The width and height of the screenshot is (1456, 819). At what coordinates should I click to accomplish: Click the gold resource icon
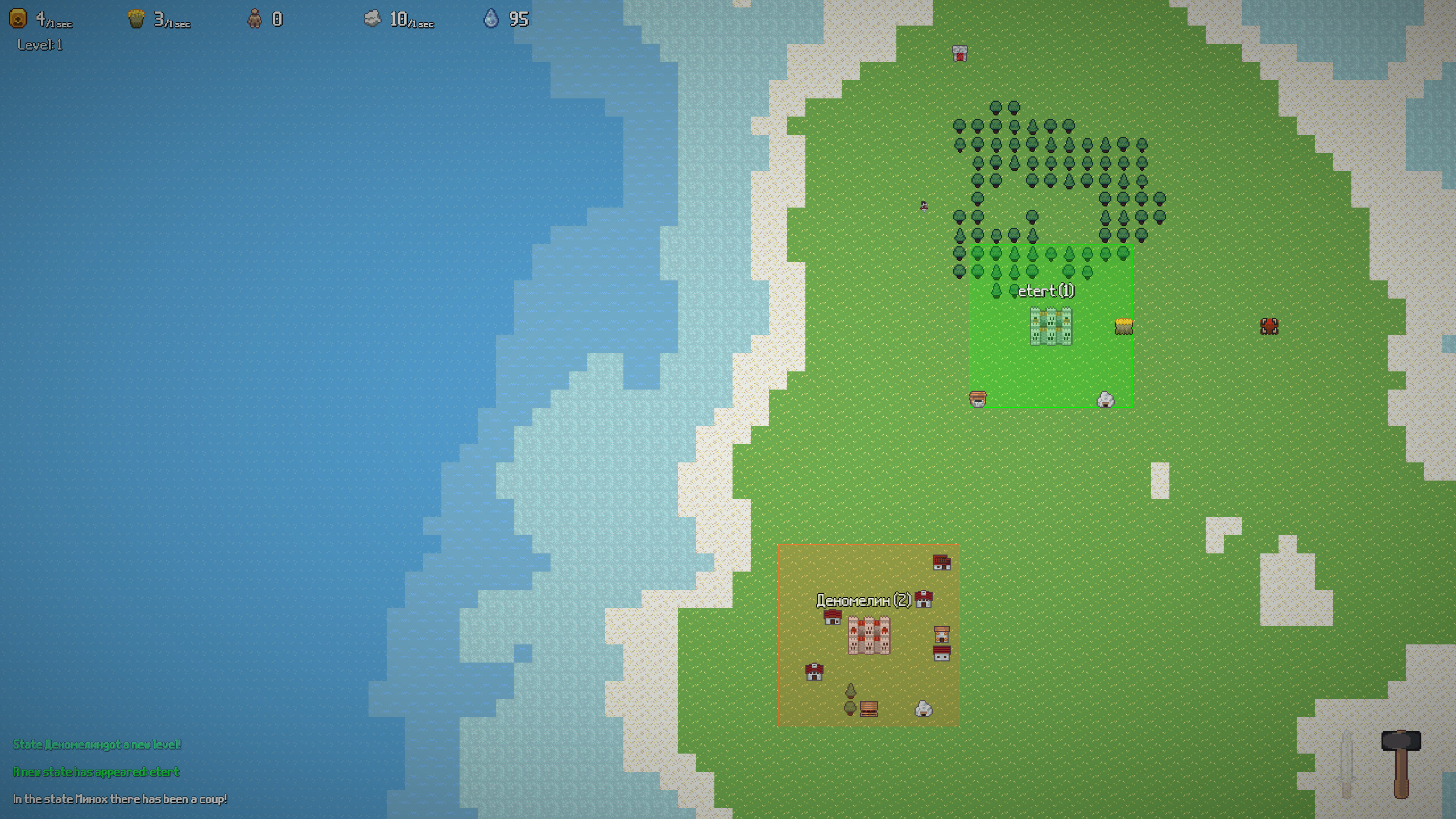[x=17, y=19]
